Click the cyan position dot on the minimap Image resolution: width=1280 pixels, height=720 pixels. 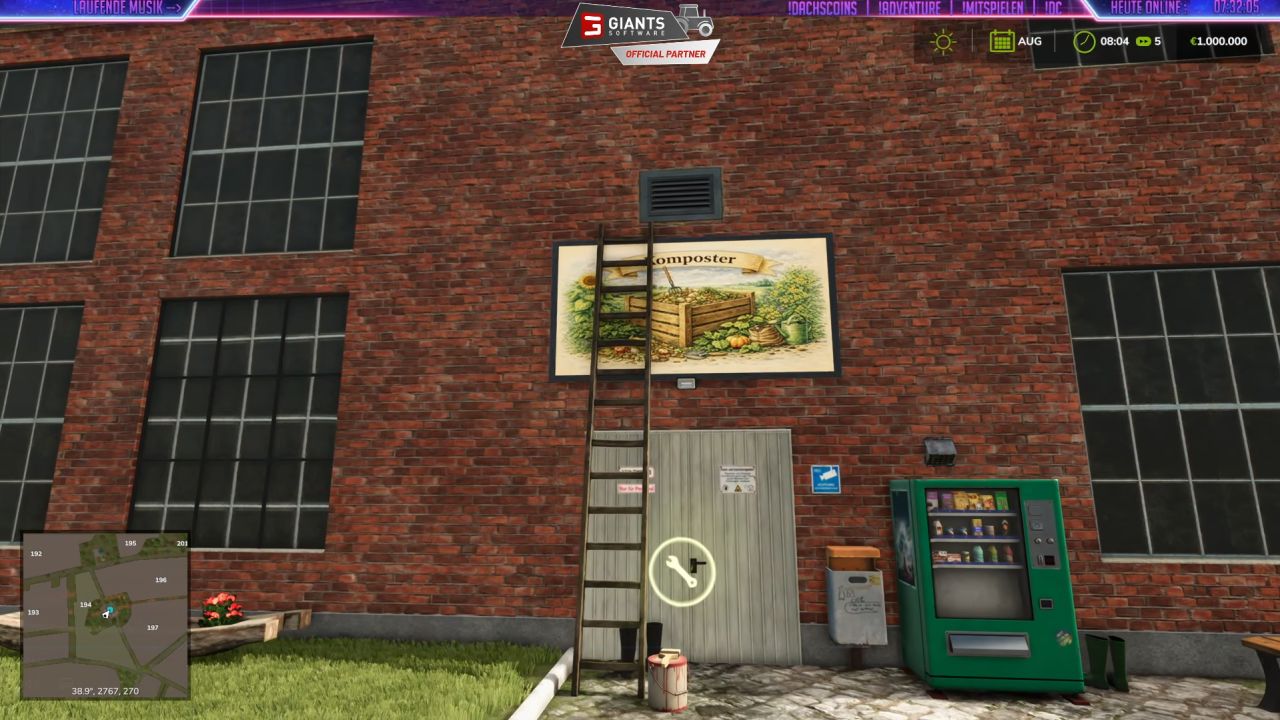point(111,608)
